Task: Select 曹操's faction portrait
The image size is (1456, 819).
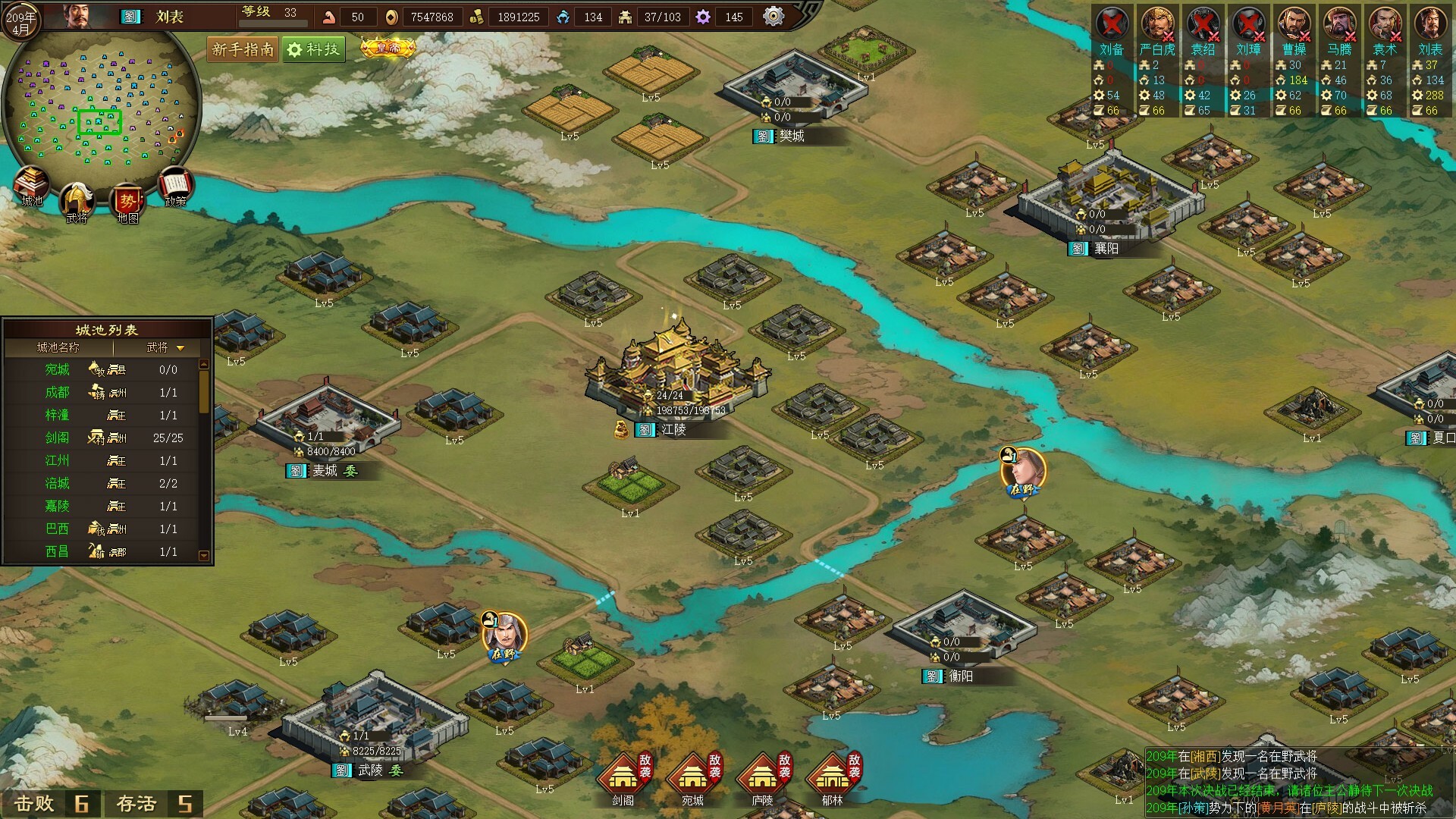Action: (x=1294, y=25)
